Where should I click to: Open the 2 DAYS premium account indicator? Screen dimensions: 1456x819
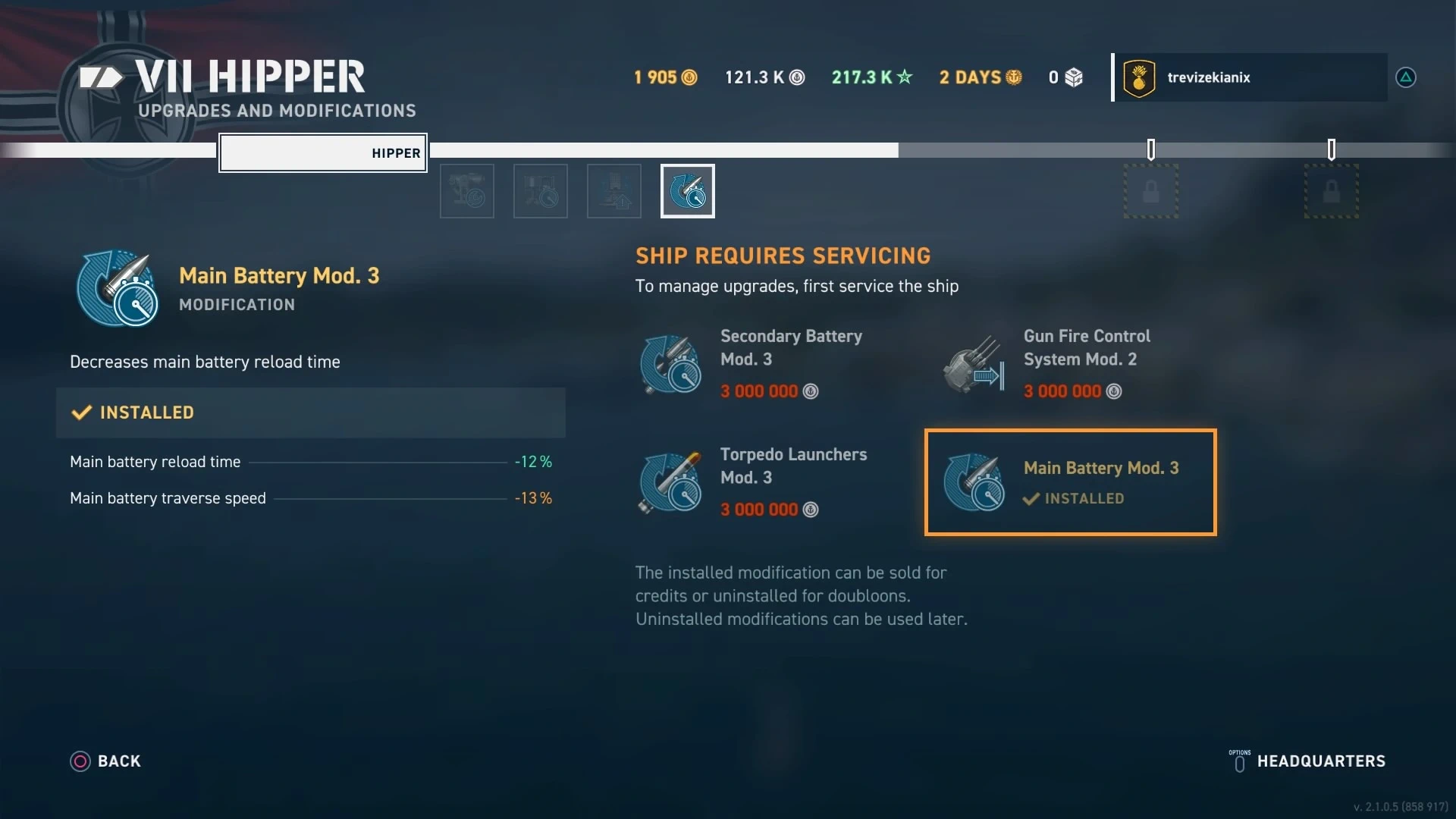(x=981, y=77)
